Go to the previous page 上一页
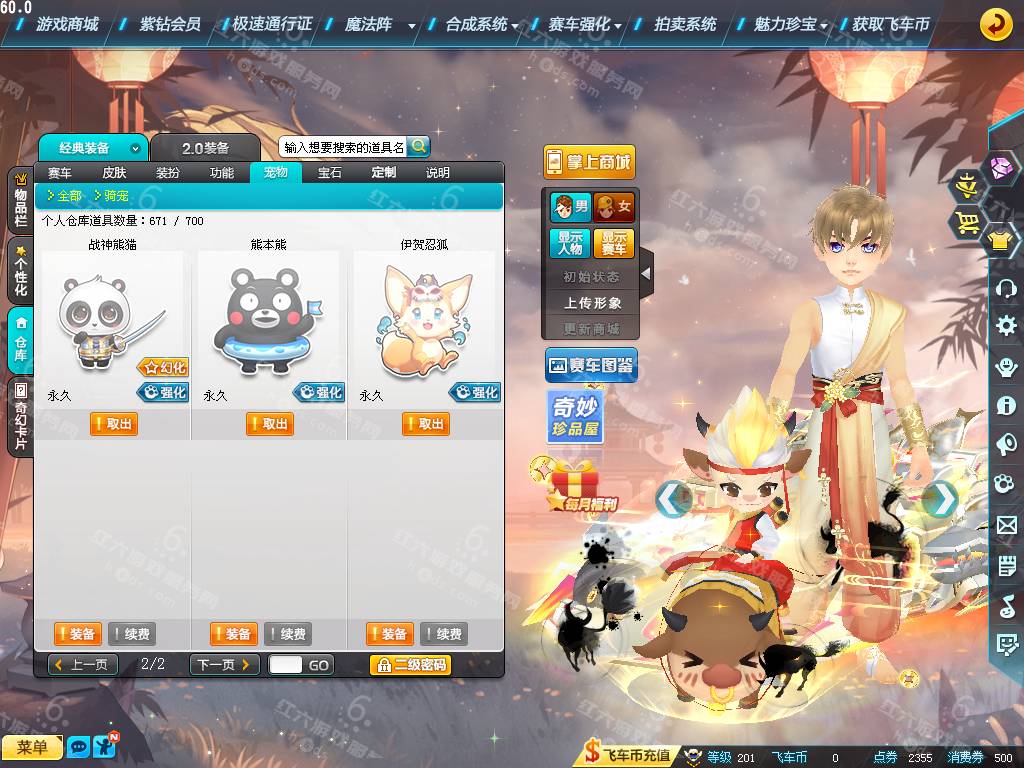This screenshot has width=1024, height=768. click(83, 664)
